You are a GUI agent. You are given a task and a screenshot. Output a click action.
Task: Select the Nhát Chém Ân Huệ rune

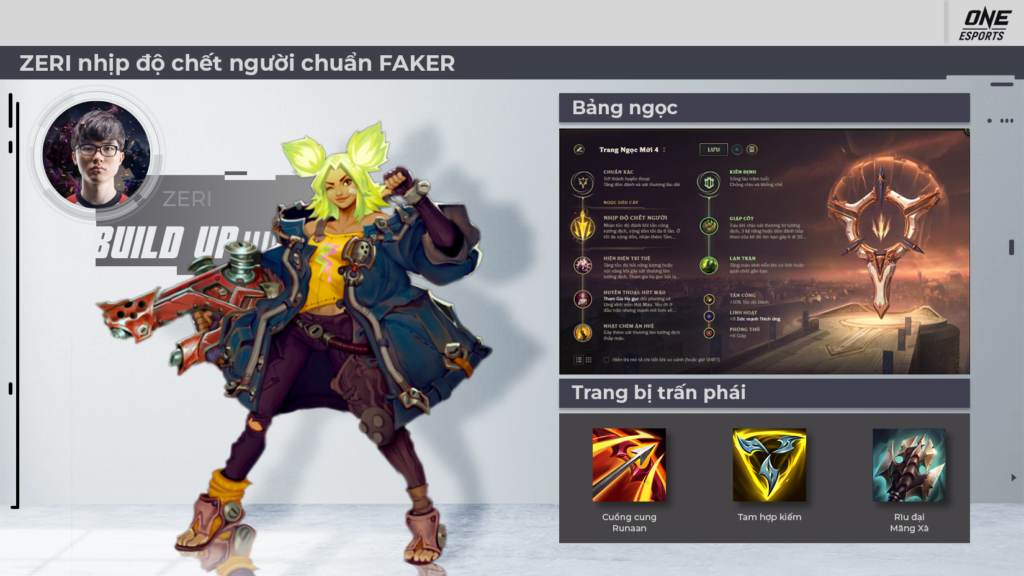(582, 333)
